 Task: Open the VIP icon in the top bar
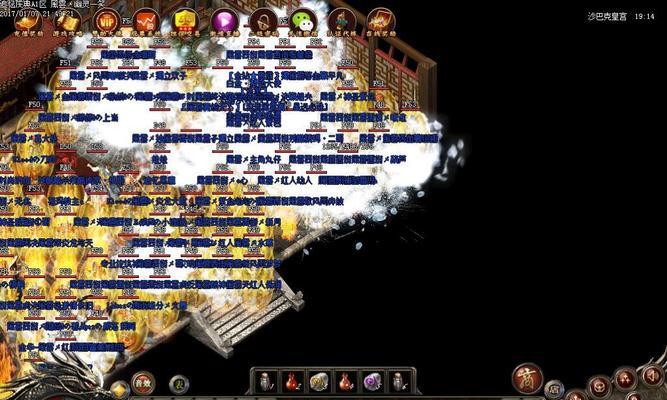coord(109,19)
